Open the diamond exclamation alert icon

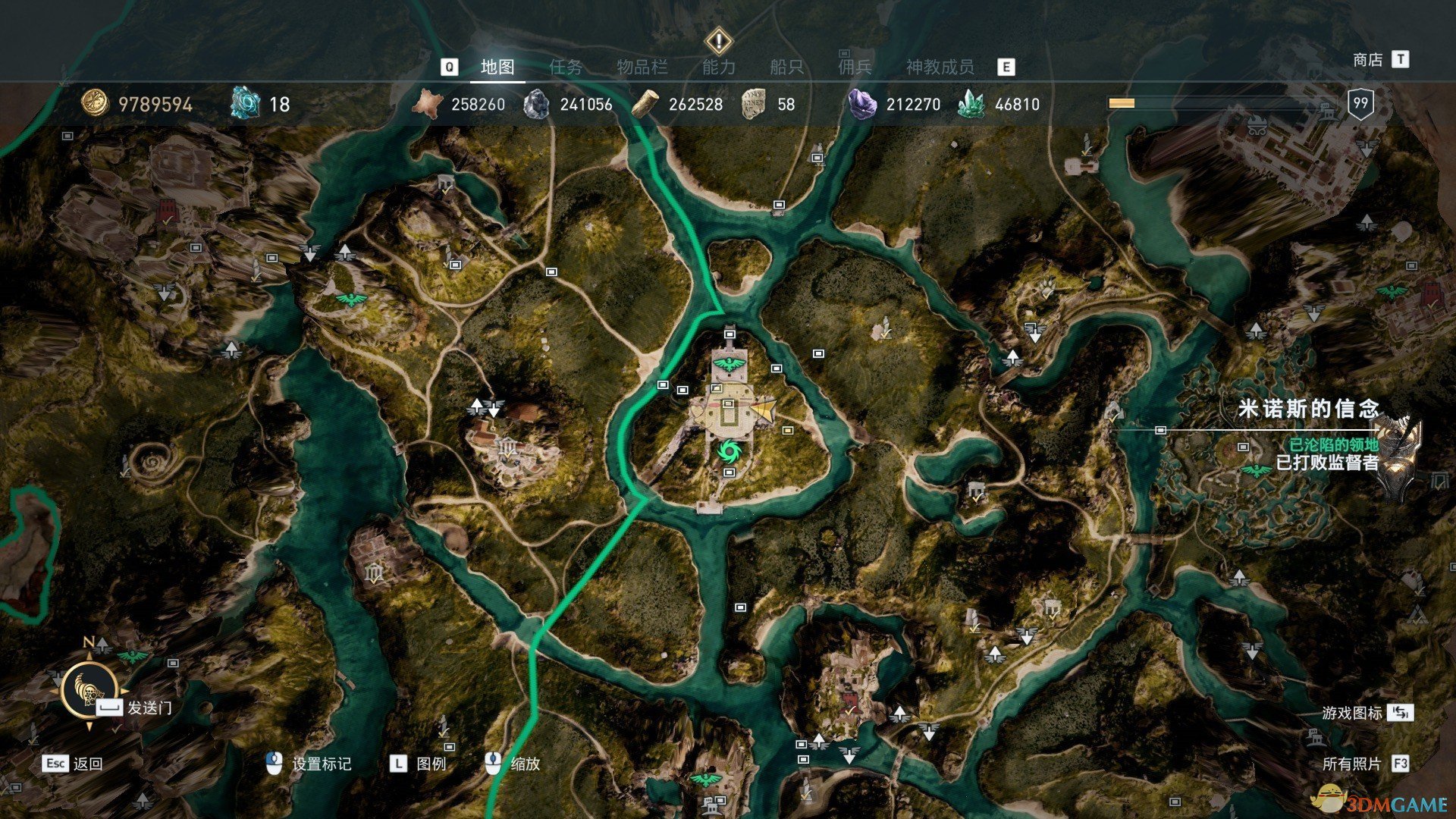point(718,40)
